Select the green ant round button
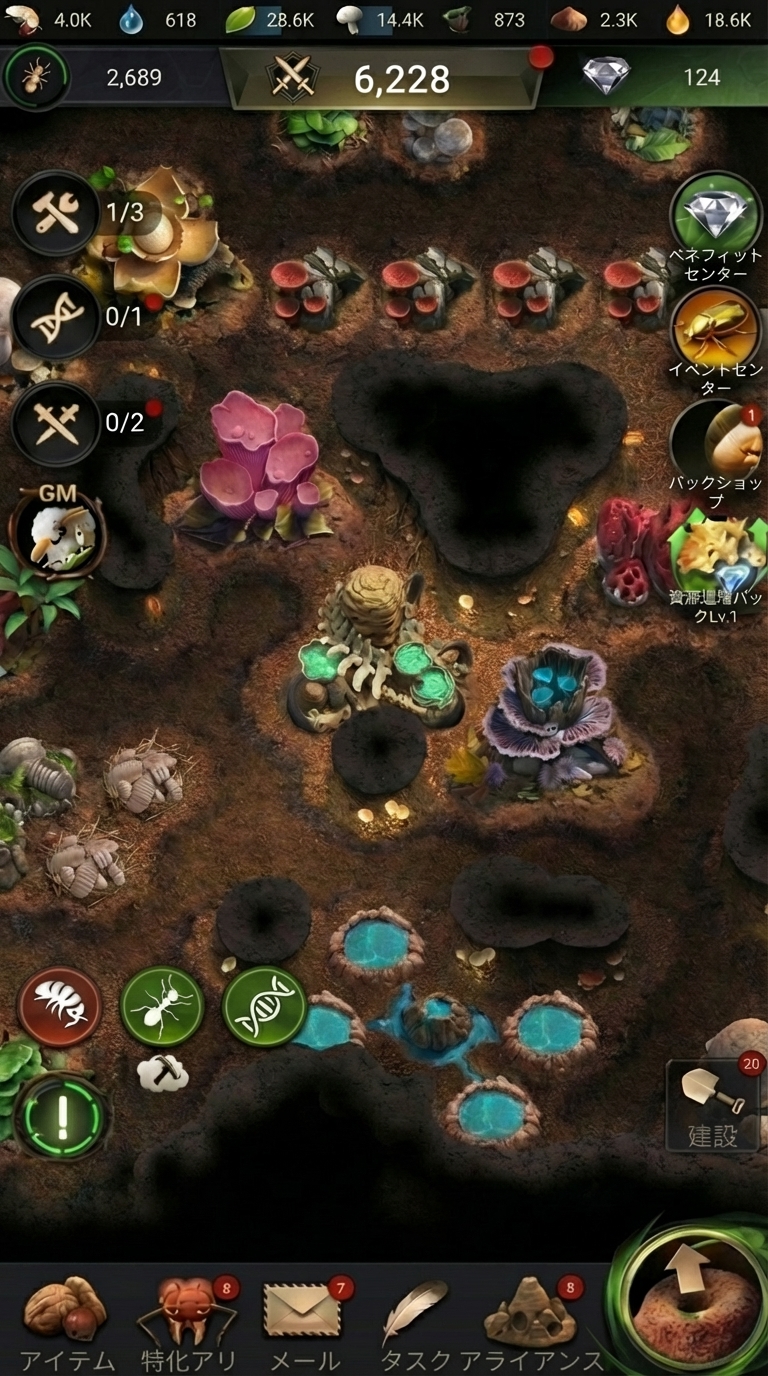 pos(162,1007)
